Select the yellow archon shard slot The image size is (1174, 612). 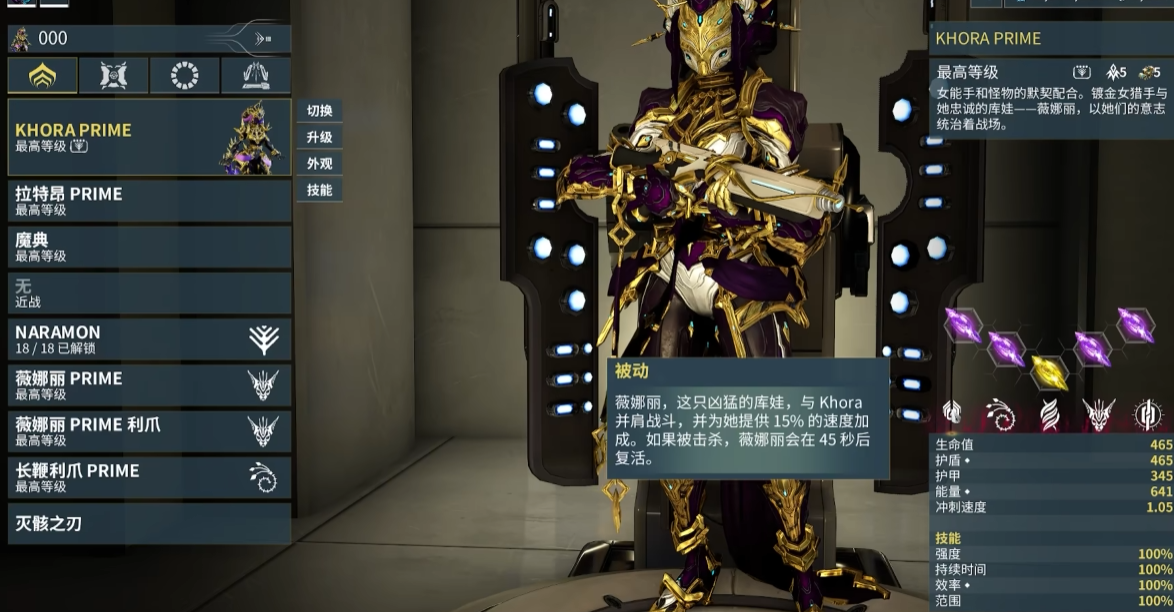point(1049,371)
